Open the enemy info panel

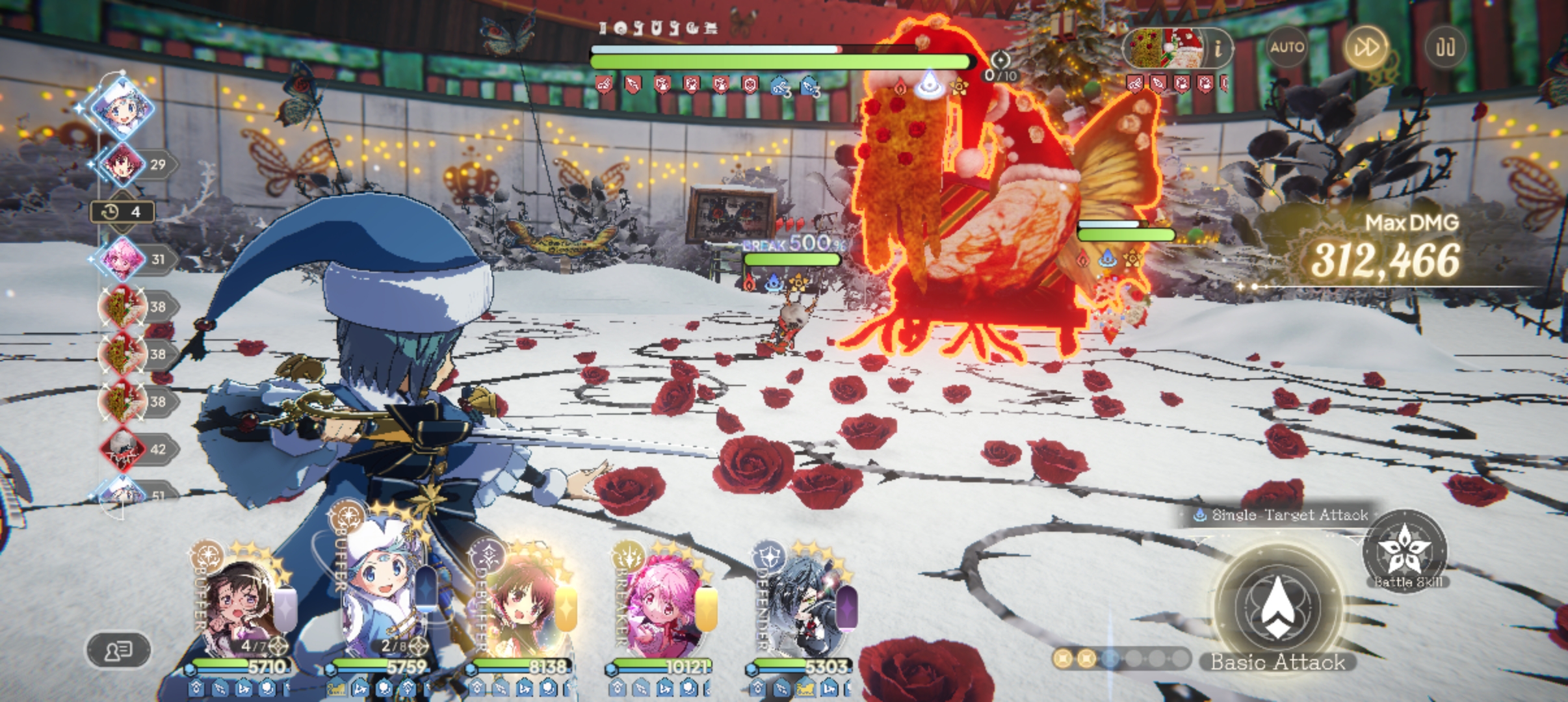(1218, 48)
